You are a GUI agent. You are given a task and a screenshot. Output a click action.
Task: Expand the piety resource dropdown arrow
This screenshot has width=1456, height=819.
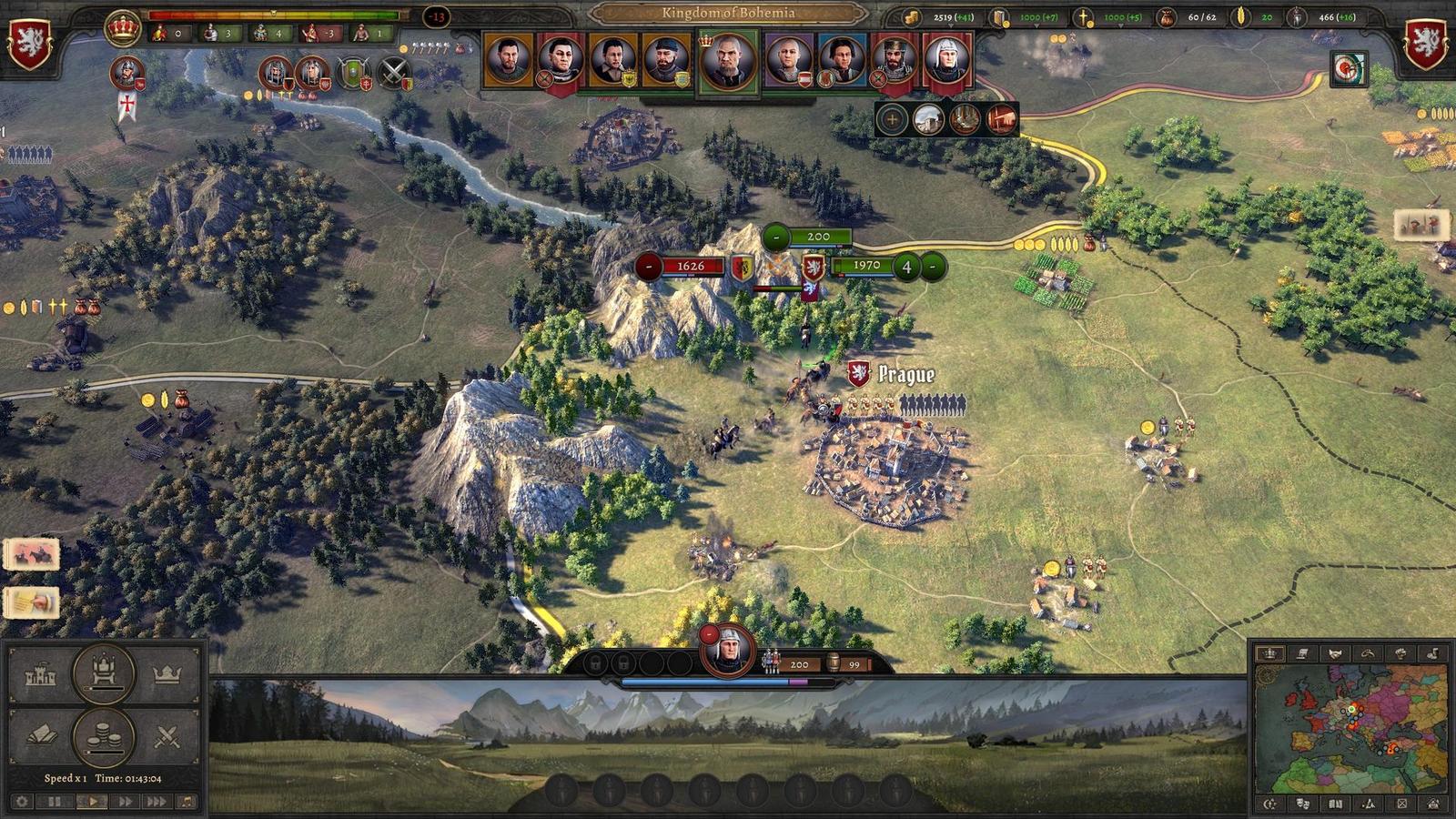tap(1121, 25)
